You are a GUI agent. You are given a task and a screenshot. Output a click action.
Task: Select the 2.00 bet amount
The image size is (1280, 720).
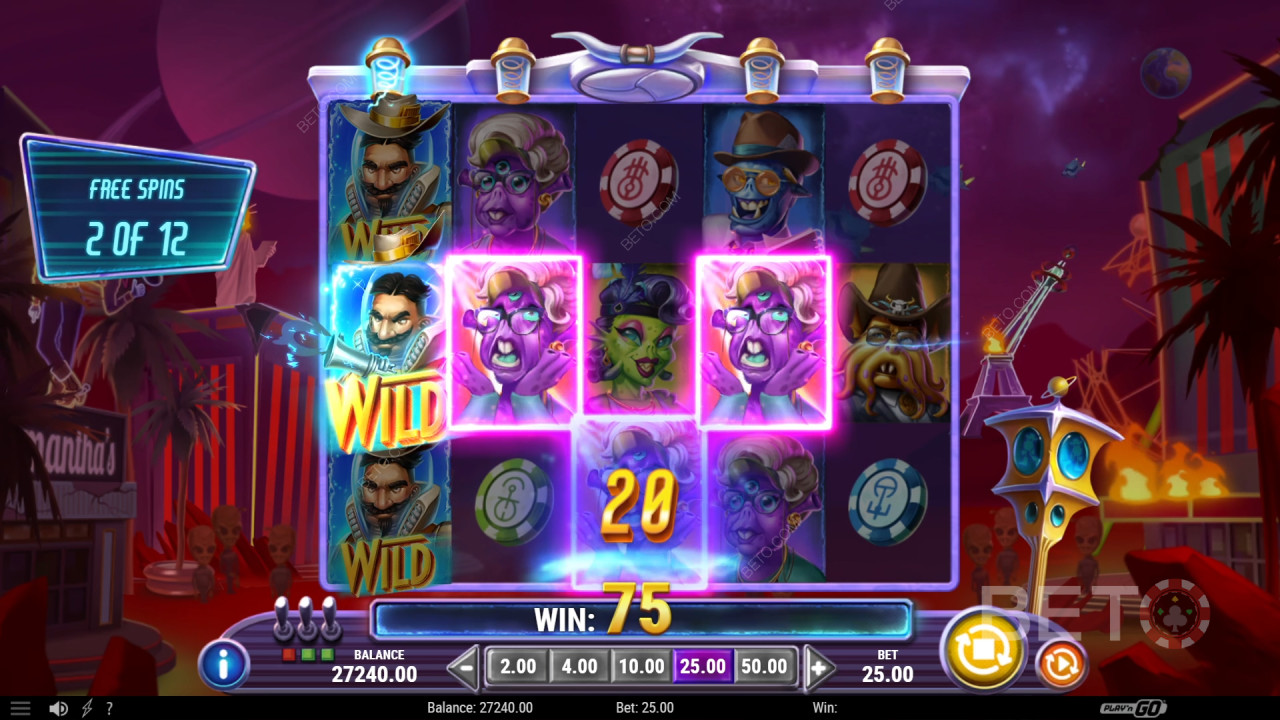[x=516, y=665]
